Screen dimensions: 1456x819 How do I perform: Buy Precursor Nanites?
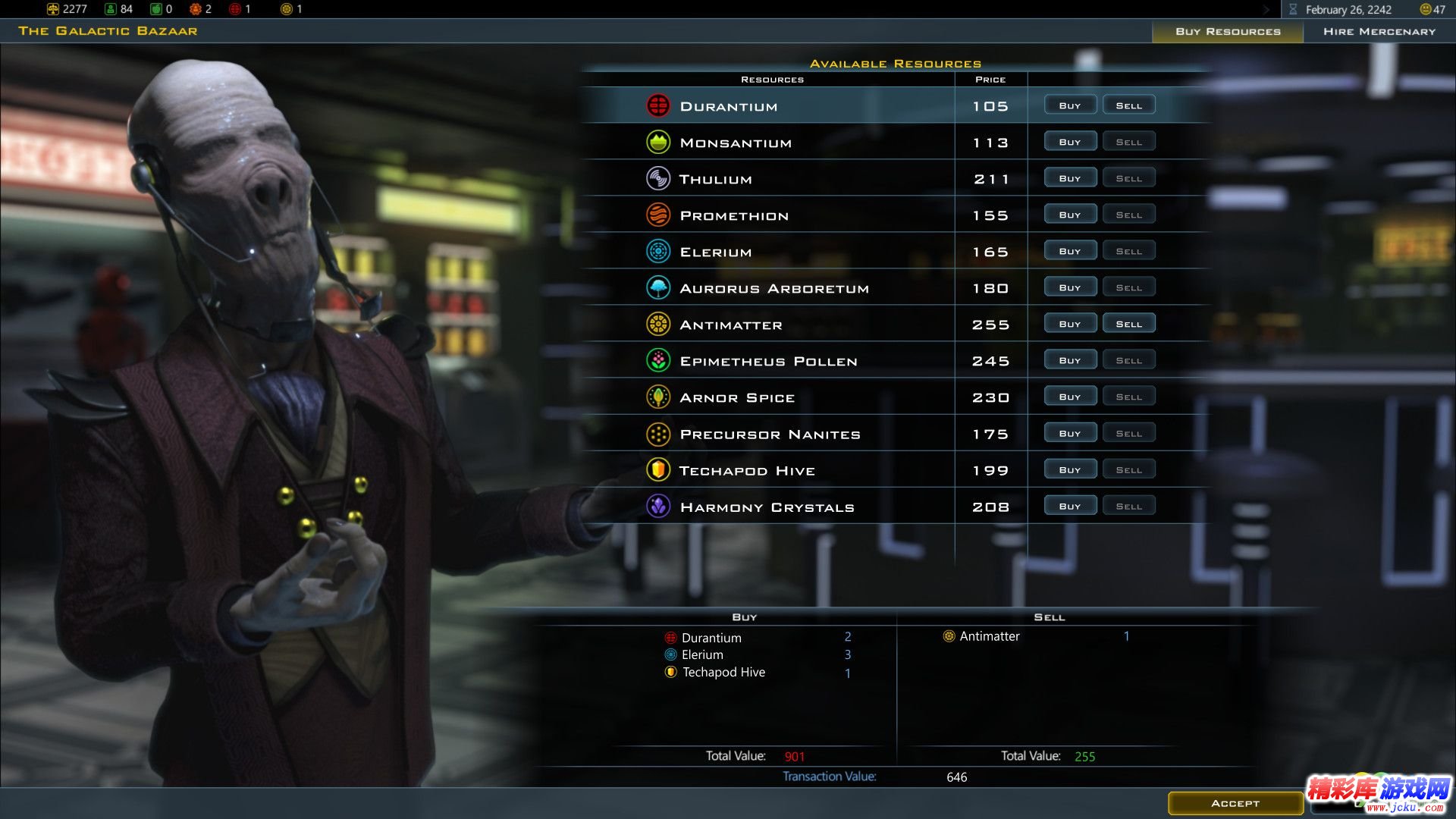(x=1069, y=433)
